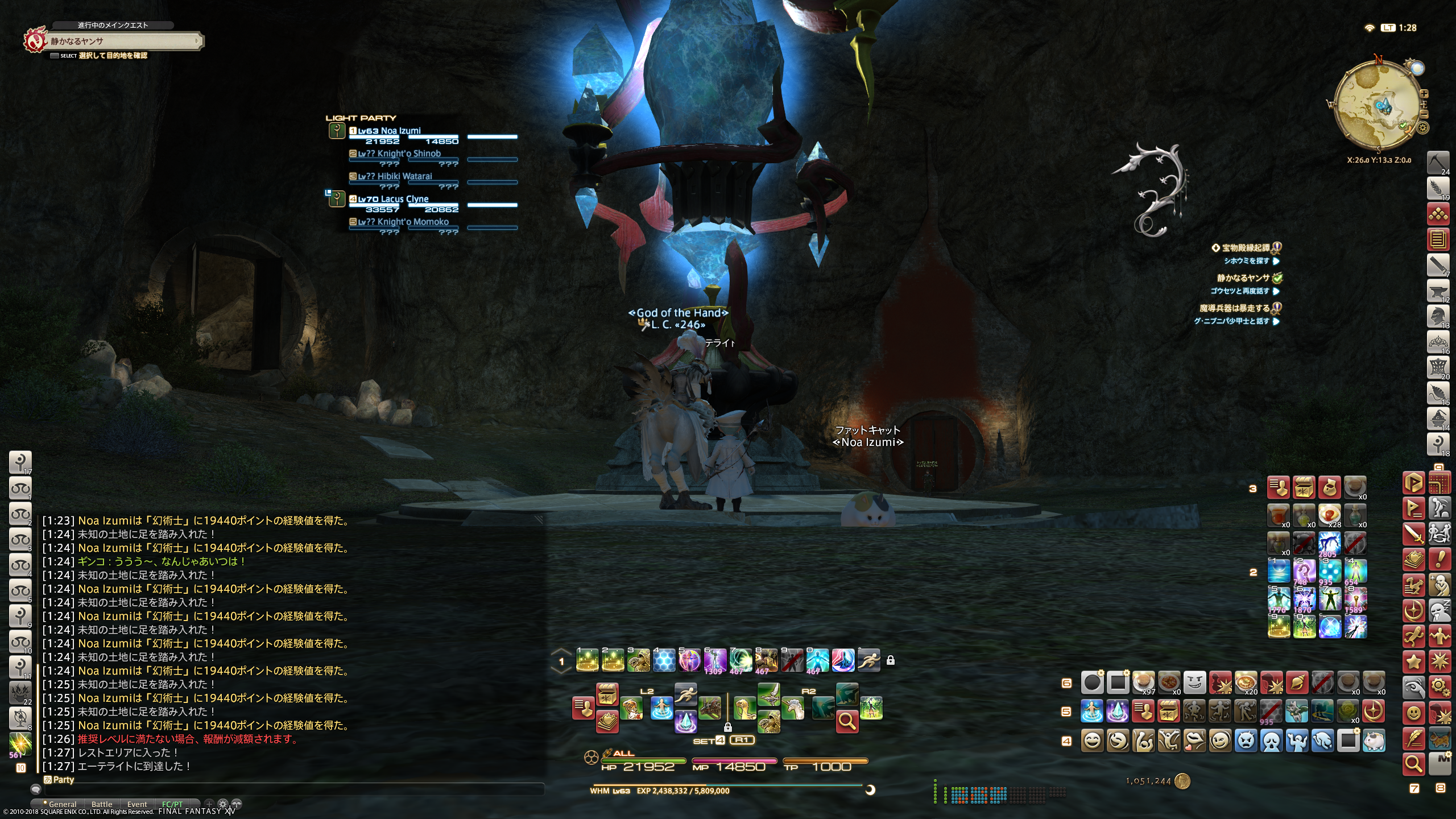This screenshot has width=1456, height=819.
Task: Open the Event chat tab
Action: point(137,804)
